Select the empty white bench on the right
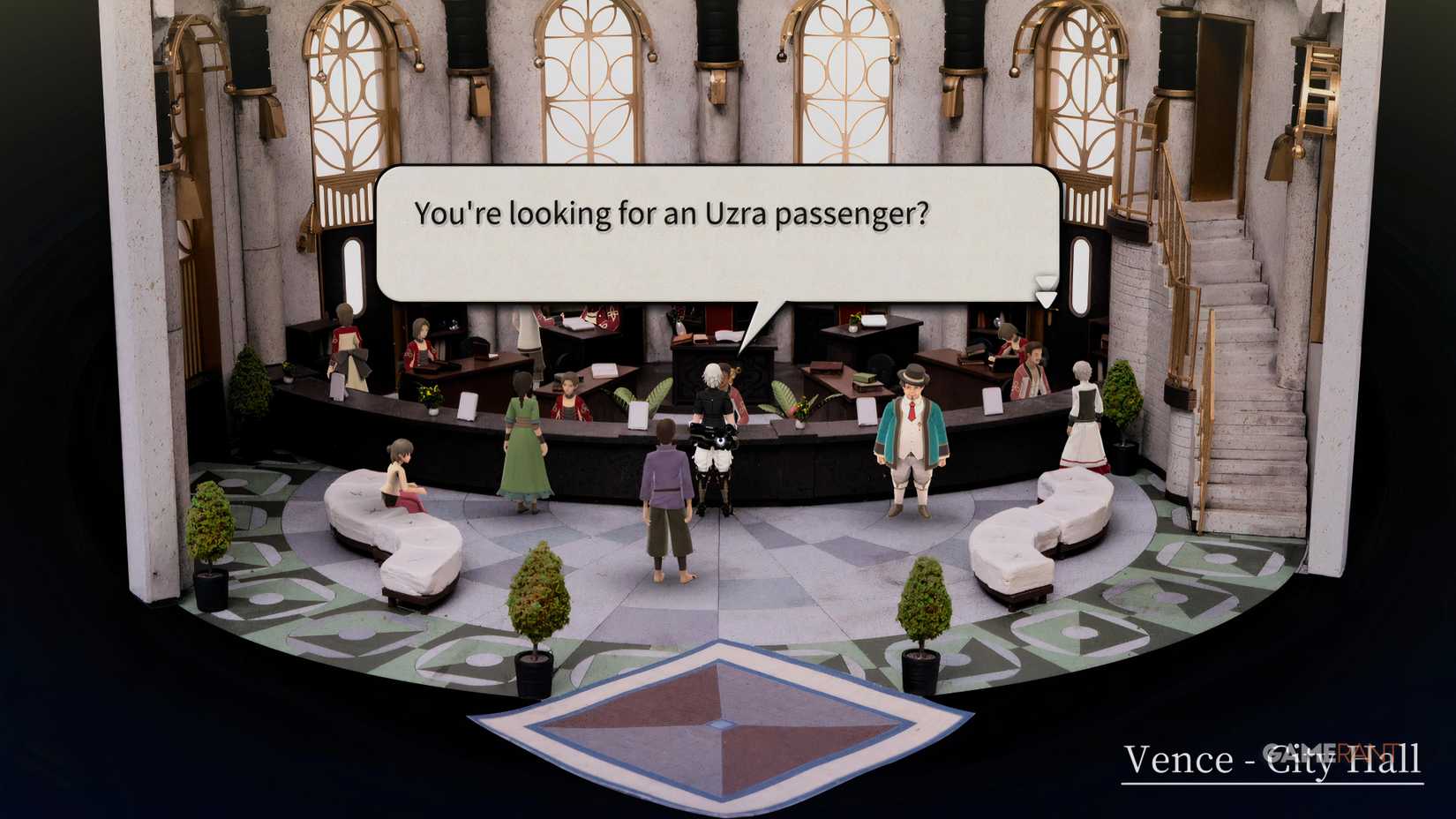 click(1041, 530)
